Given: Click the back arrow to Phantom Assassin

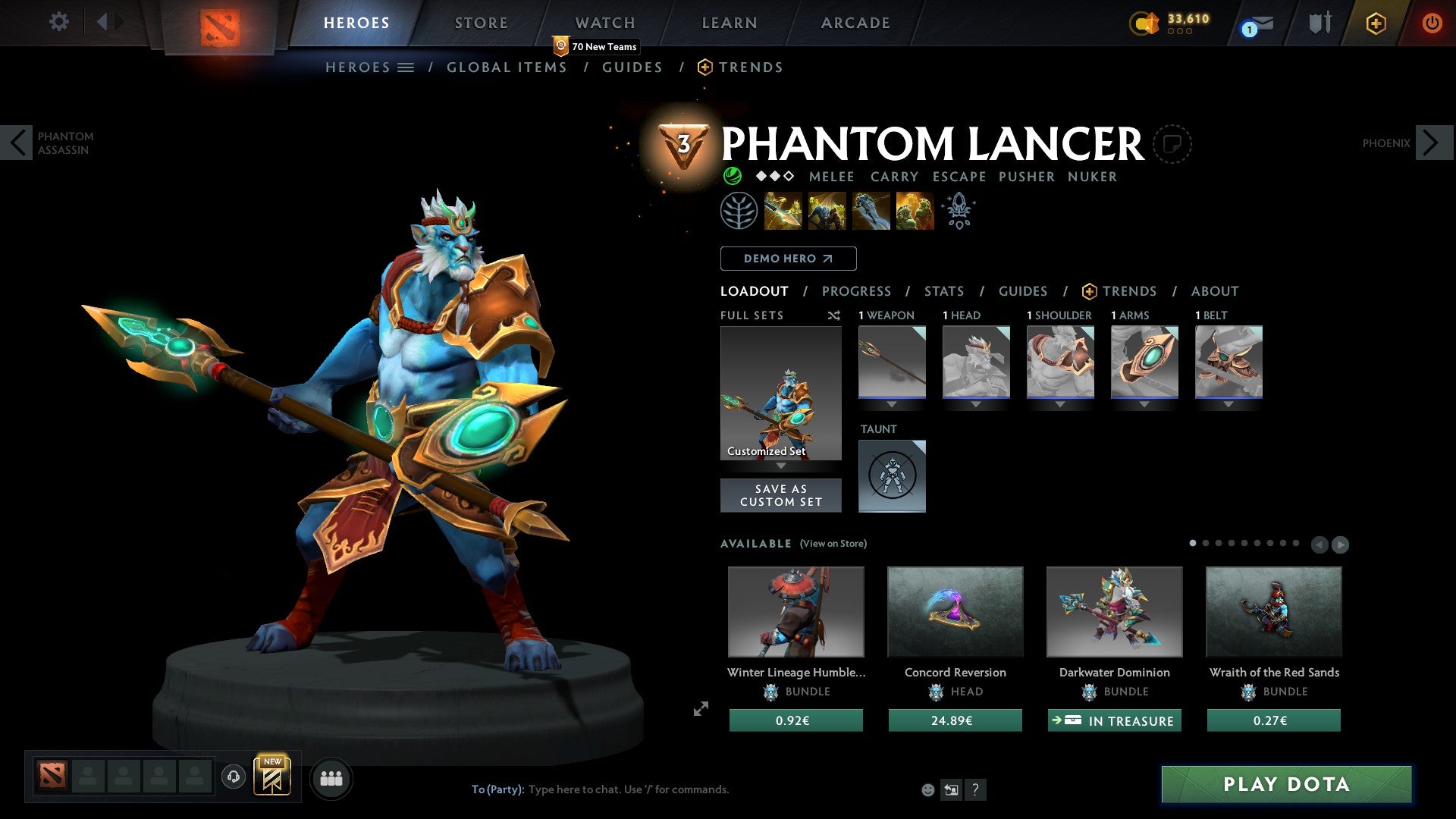Looking at the screenshot, I should click(x=17, y=143).
